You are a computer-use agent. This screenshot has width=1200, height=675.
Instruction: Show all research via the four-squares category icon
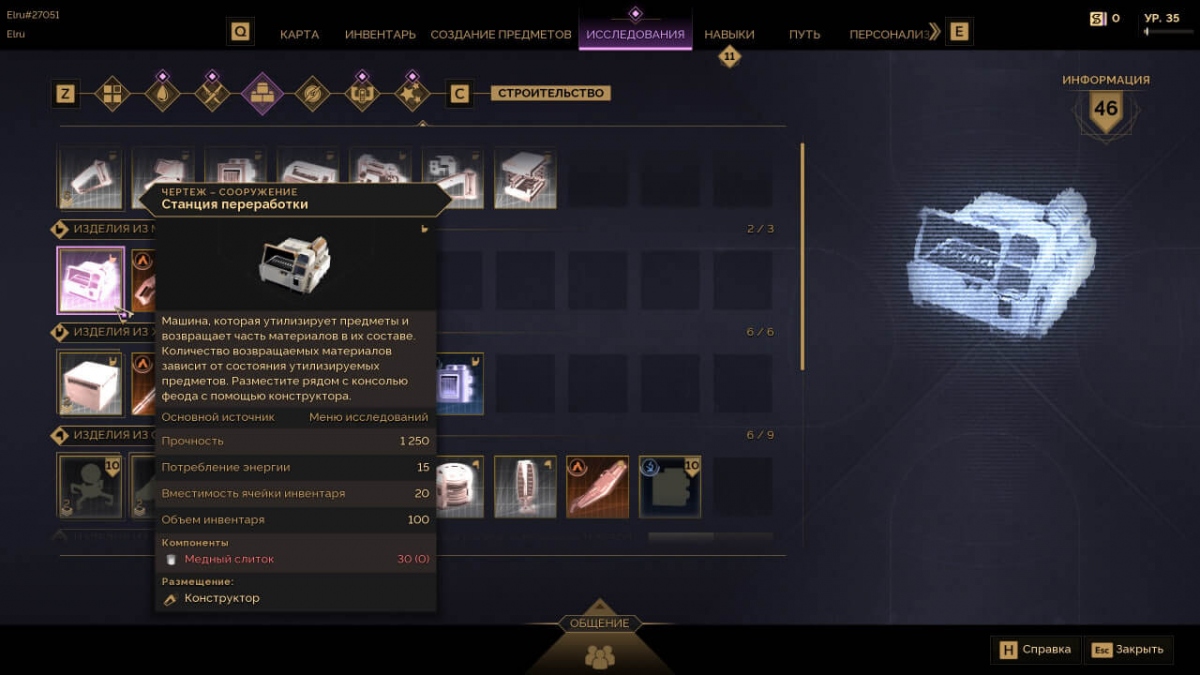(x=112, y=94)
